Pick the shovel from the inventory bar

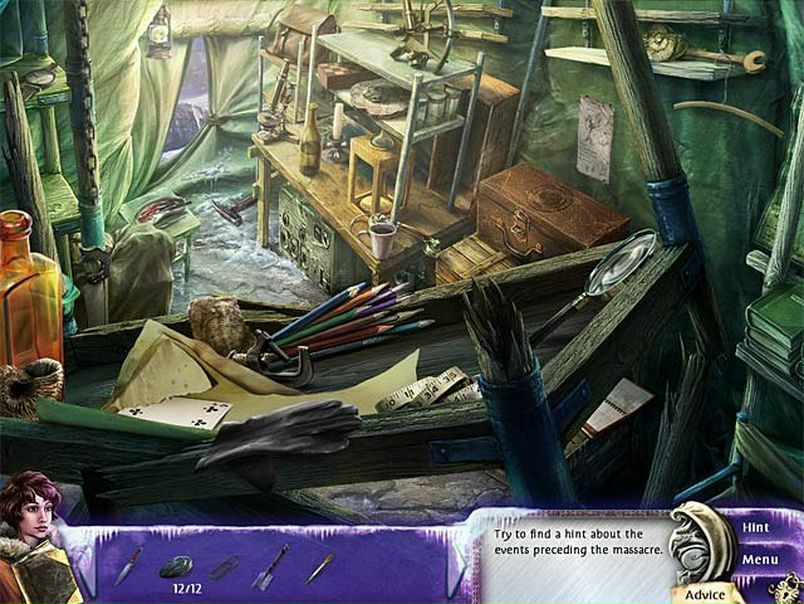click(270, 567)
